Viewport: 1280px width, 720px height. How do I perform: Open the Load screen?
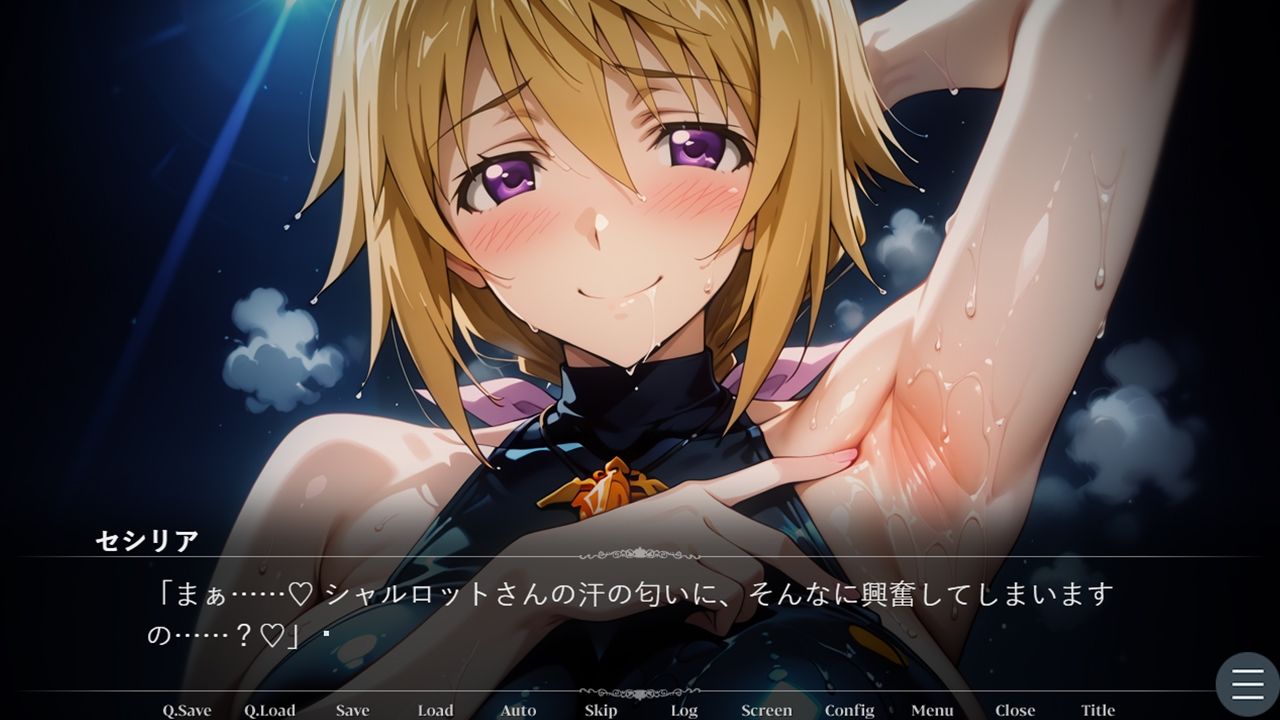[x=434, y=710]
